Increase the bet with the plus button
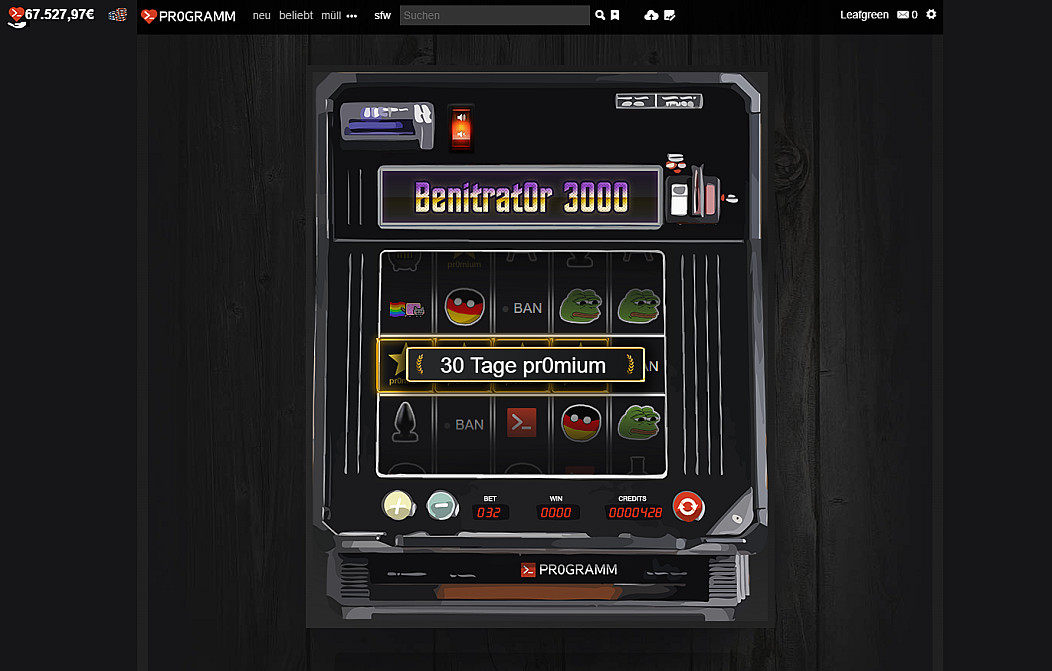This screenshot has height=671, width=1052. (x=398, y=506)
